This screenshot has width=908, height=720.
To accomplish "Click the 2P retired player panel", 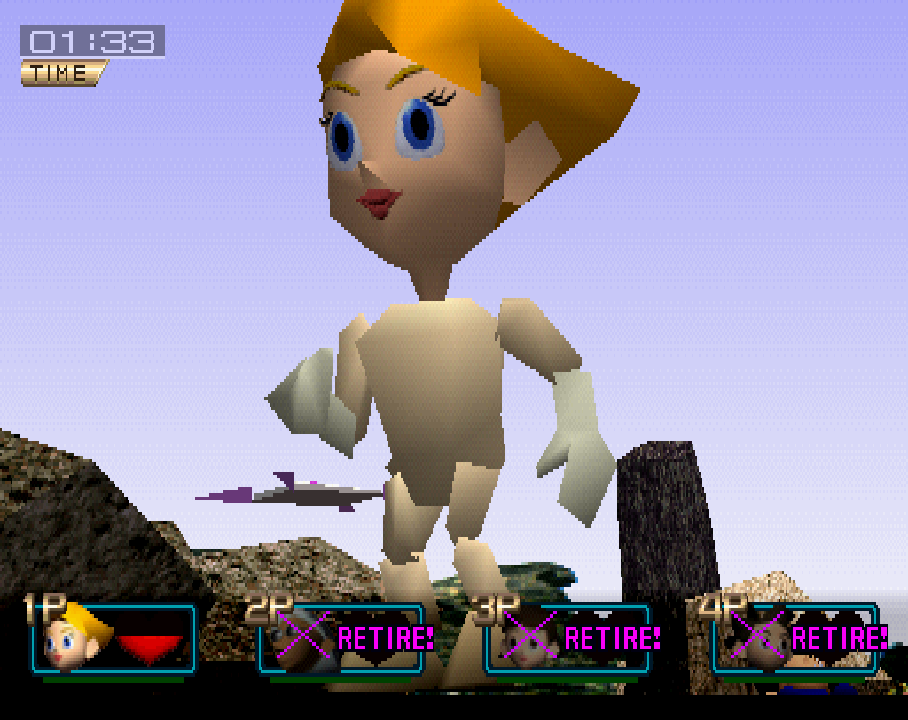I will click(342, 638).
